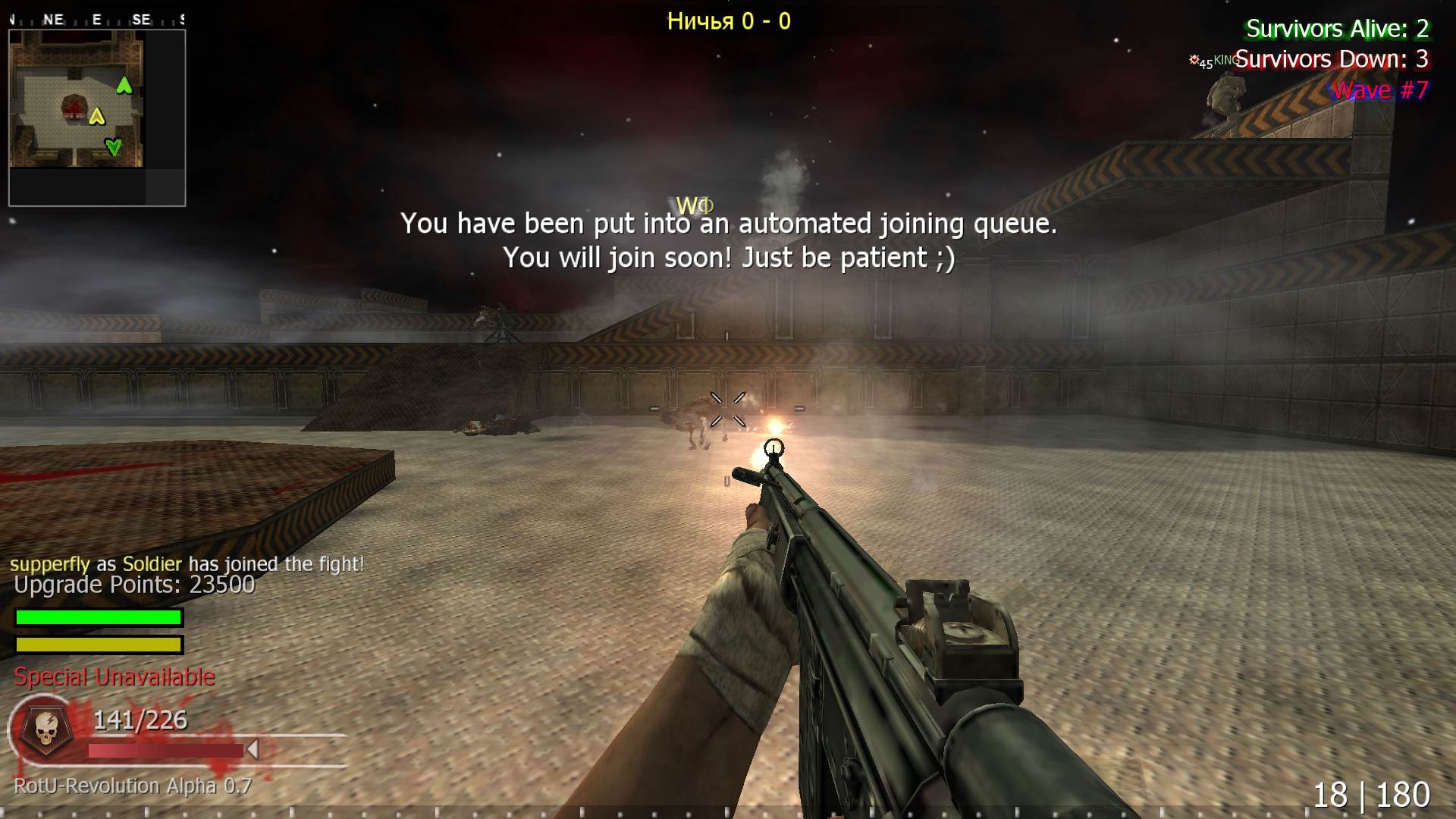
Task: Click the Survivors Alive: 2 status entry
Action: pyautogui.click(x=1337, y=30)
